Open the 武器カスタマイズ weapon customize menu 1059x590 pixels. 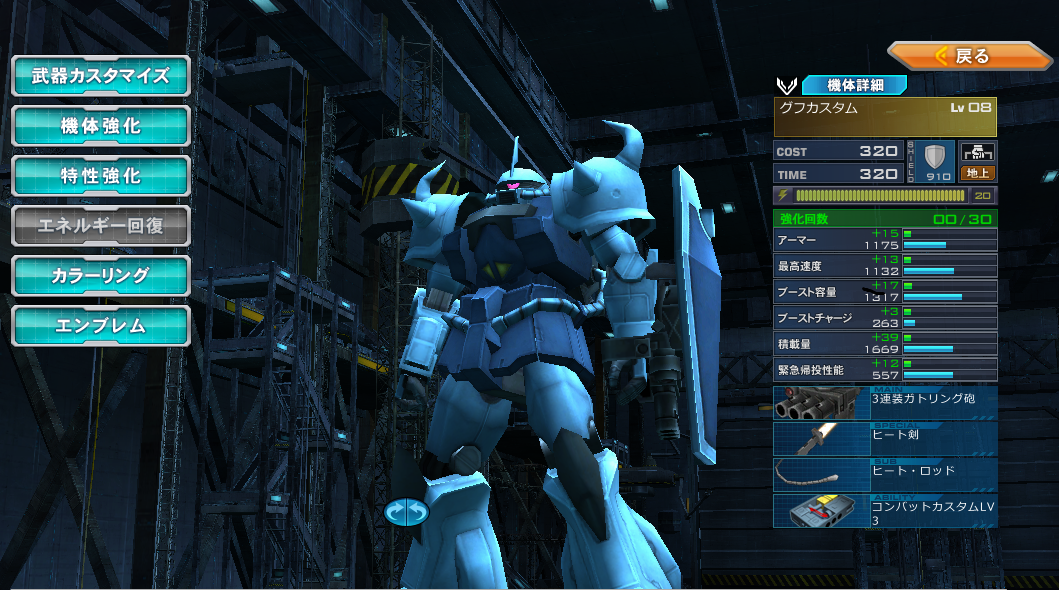[100, 76]
